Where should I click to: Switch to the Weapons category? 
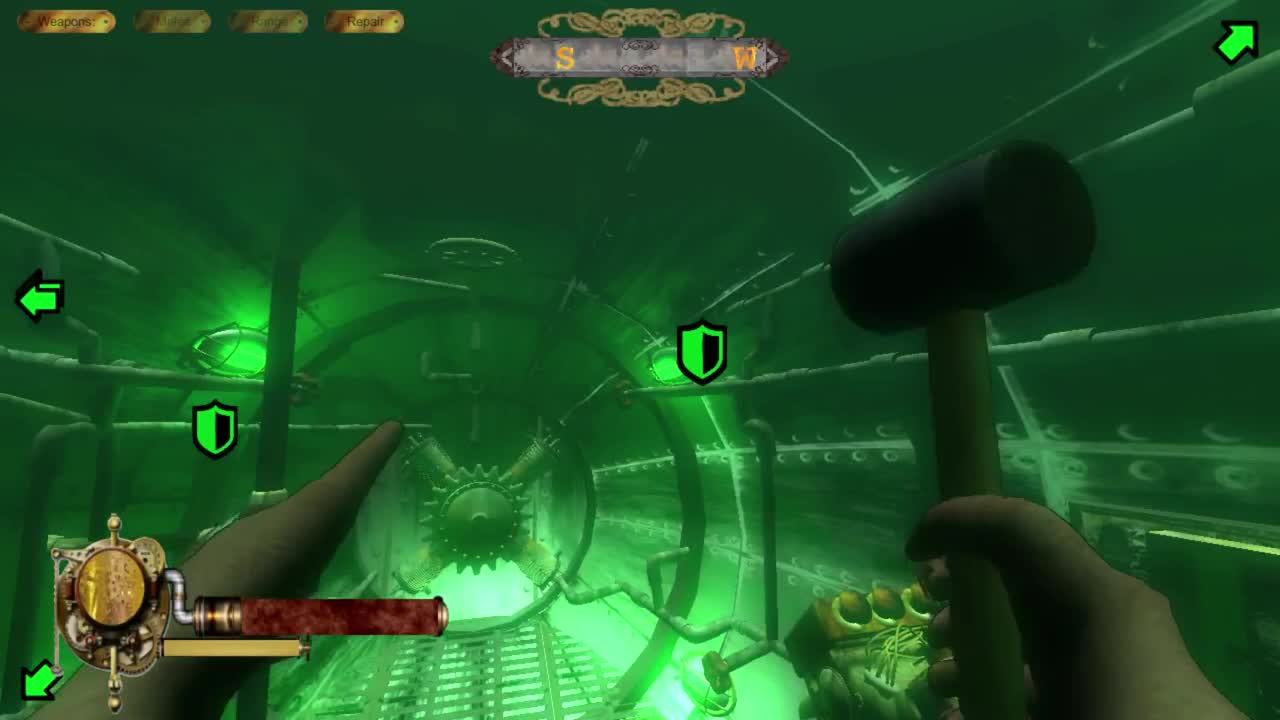point(66,21)
